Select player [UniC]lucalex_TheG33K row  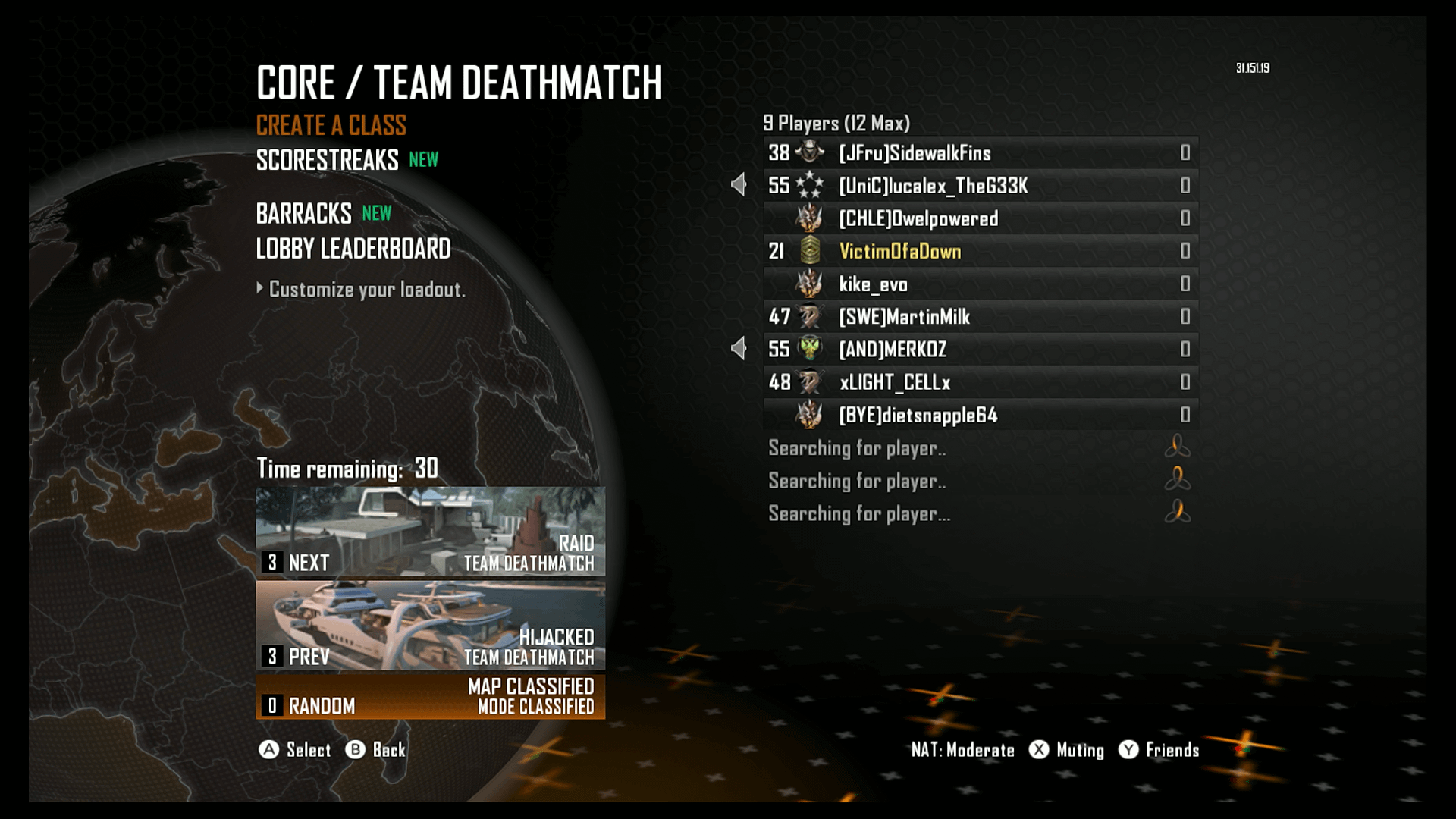pos(980,186)
